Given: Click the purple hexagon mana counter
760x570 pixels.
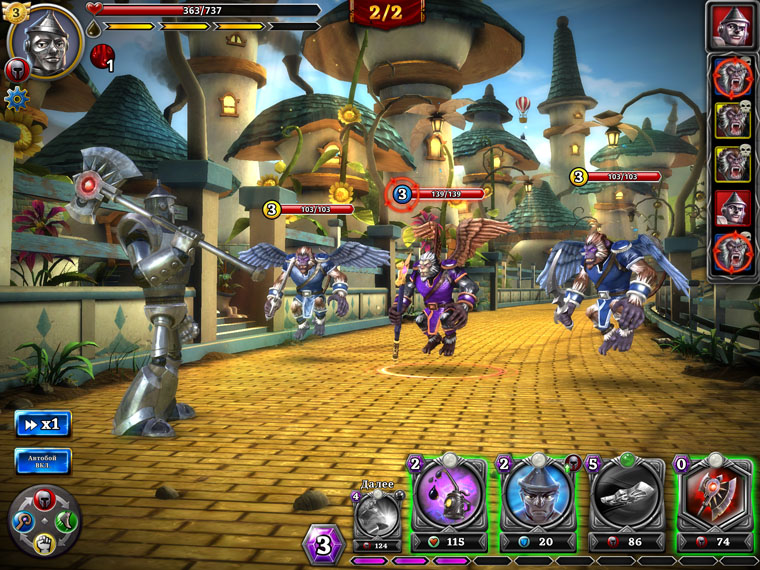Looking at the screenshot, I should [x=323, y=545].
